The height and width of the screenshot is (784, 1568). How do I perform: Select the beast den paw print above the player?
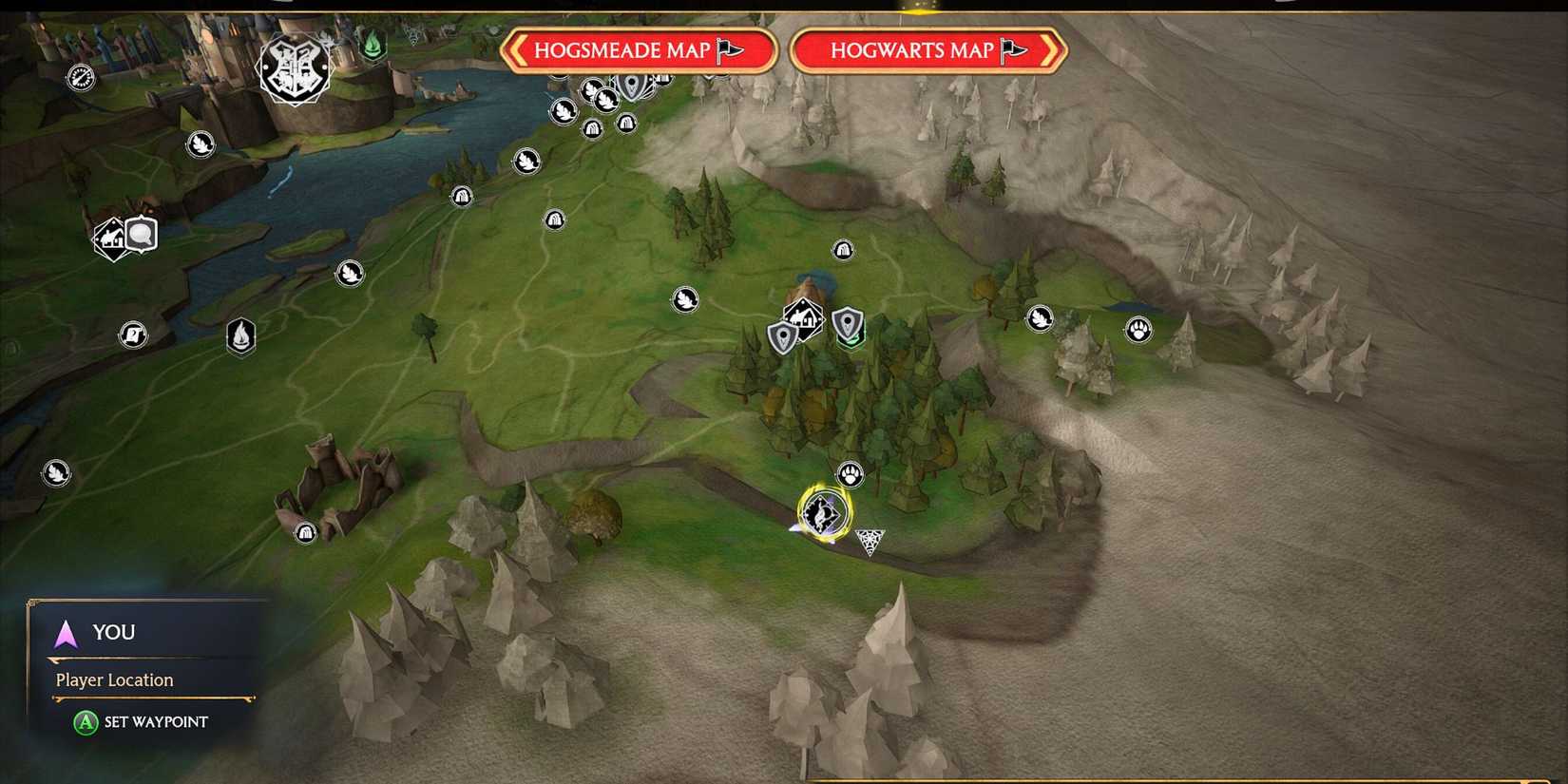850,473
